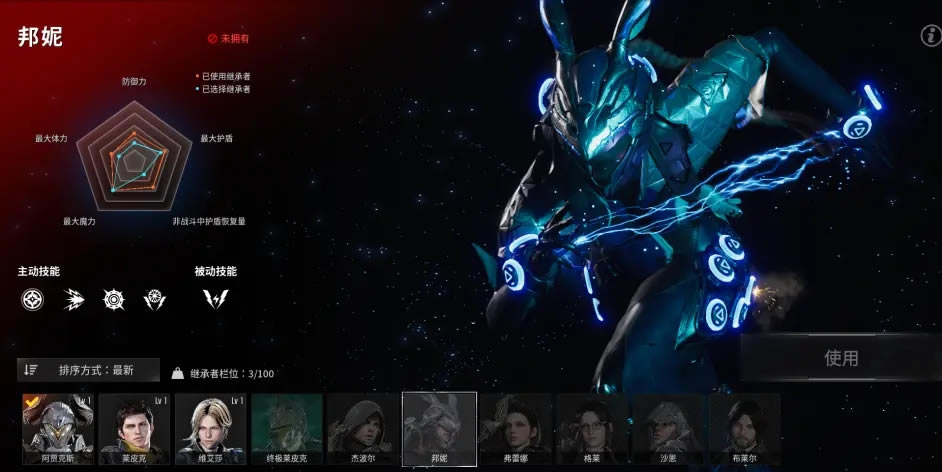Click the 使用 (Use) button
Image resolution: width=942 pixels, height=472 pixels.
click(840, 358)
